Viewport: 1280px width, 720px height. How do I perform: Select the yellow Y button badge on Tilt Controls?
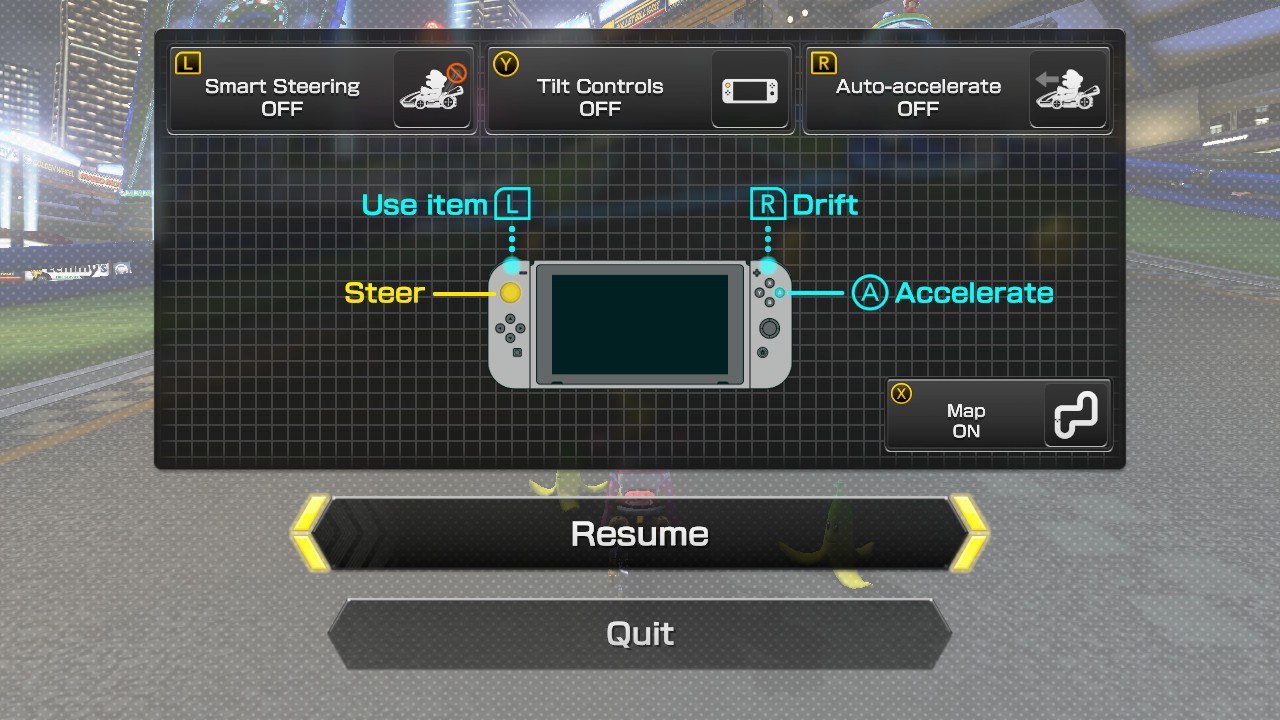coord(505,63)
